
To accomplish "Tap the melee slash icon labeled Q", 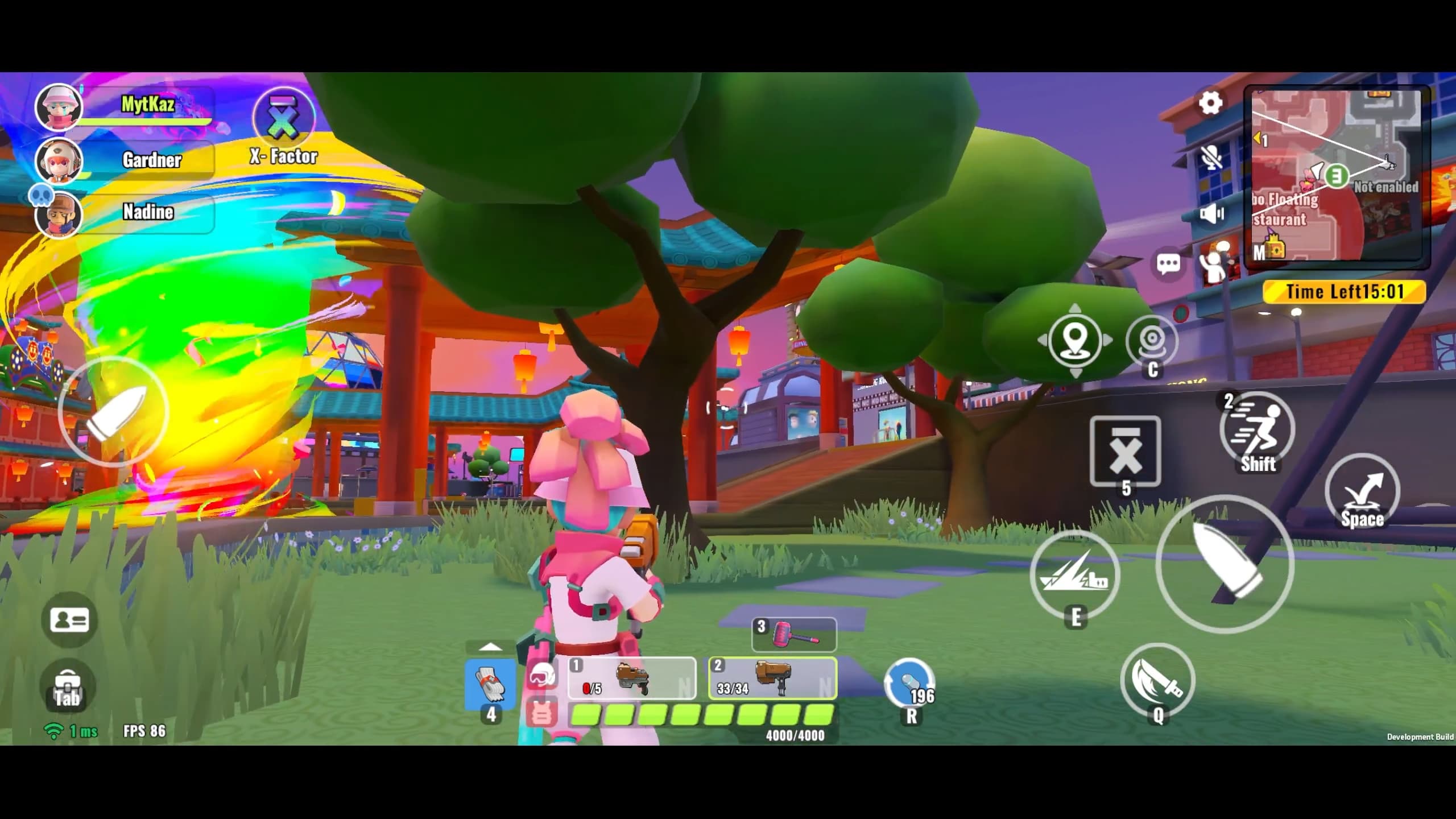I will point(1158,682).
